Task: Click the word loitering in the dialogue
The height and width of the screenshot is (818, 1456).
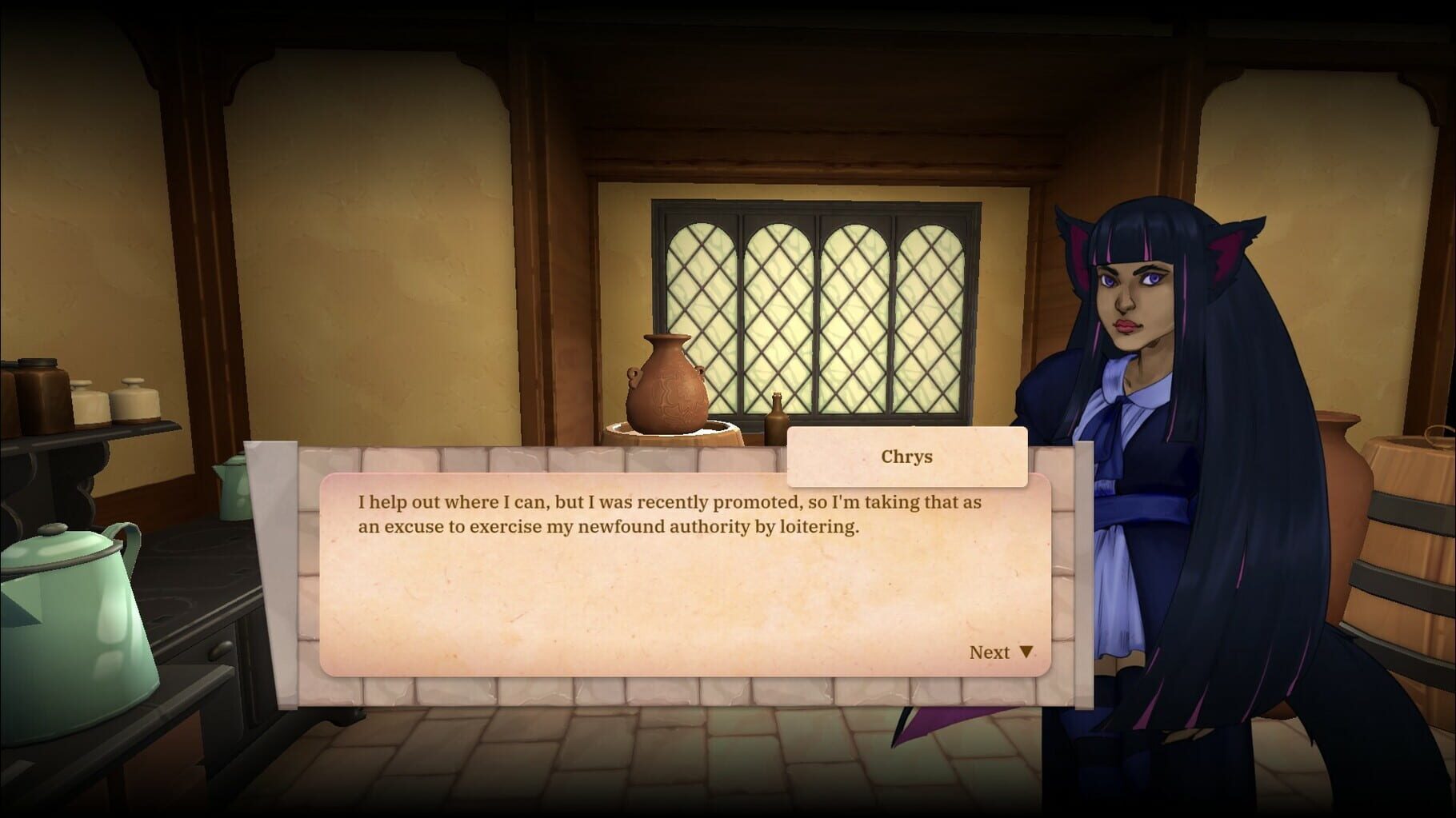Action: [818, 526]
